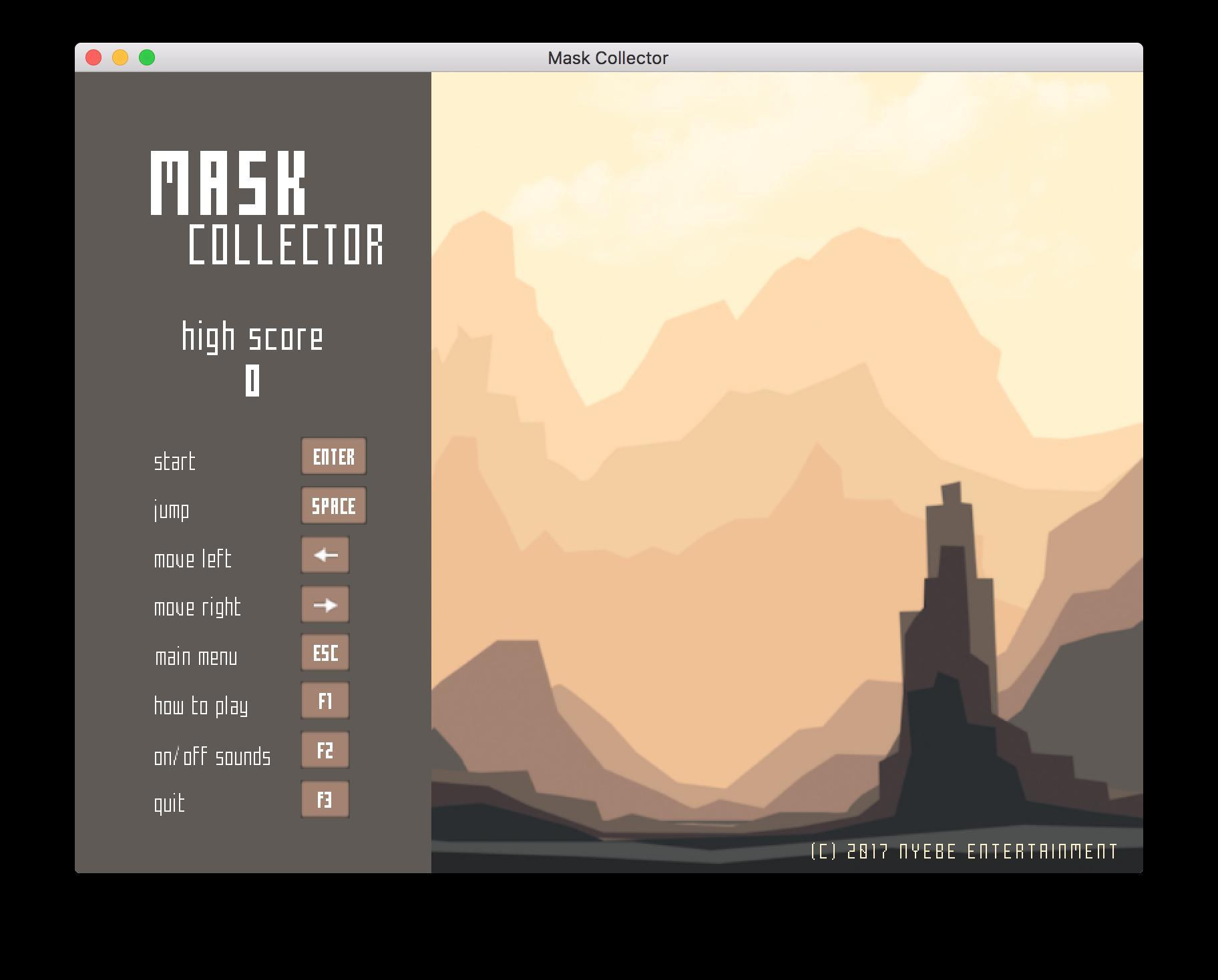Click the main menu text label
1218x980 pixels.
coord(196,656)
